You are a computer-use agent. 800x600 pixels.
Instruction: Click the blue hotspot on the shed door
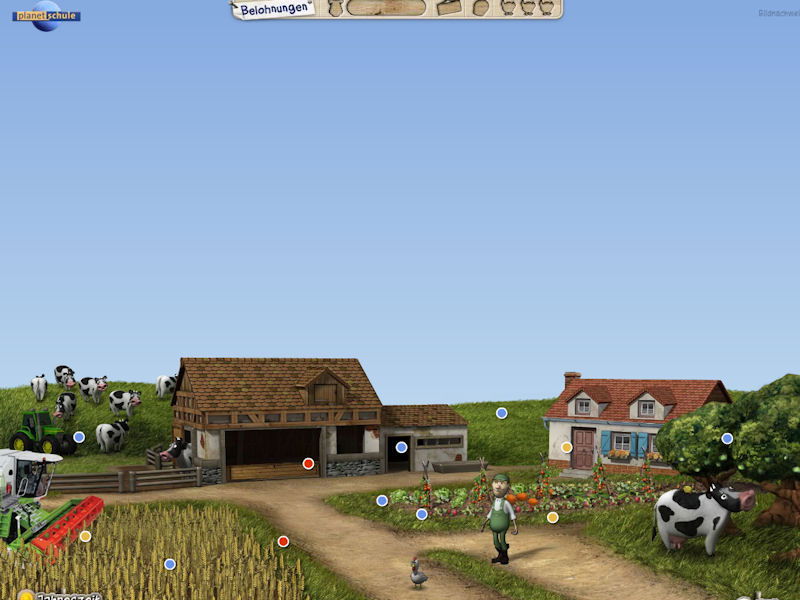tap(401, 447)
